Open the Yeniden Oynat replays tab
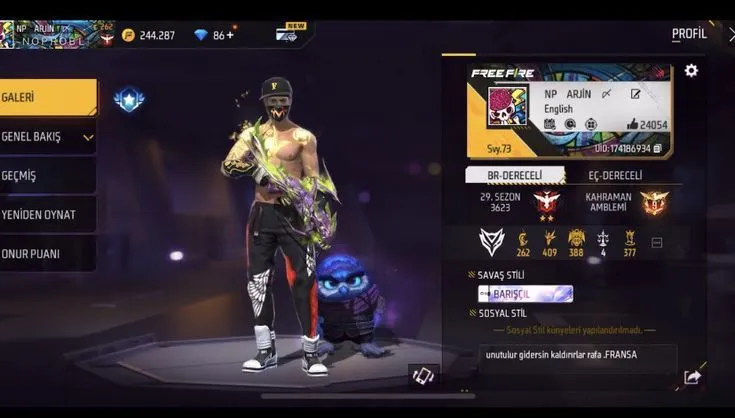The height and width of the screenshot is (418, 735). (46, 214)
